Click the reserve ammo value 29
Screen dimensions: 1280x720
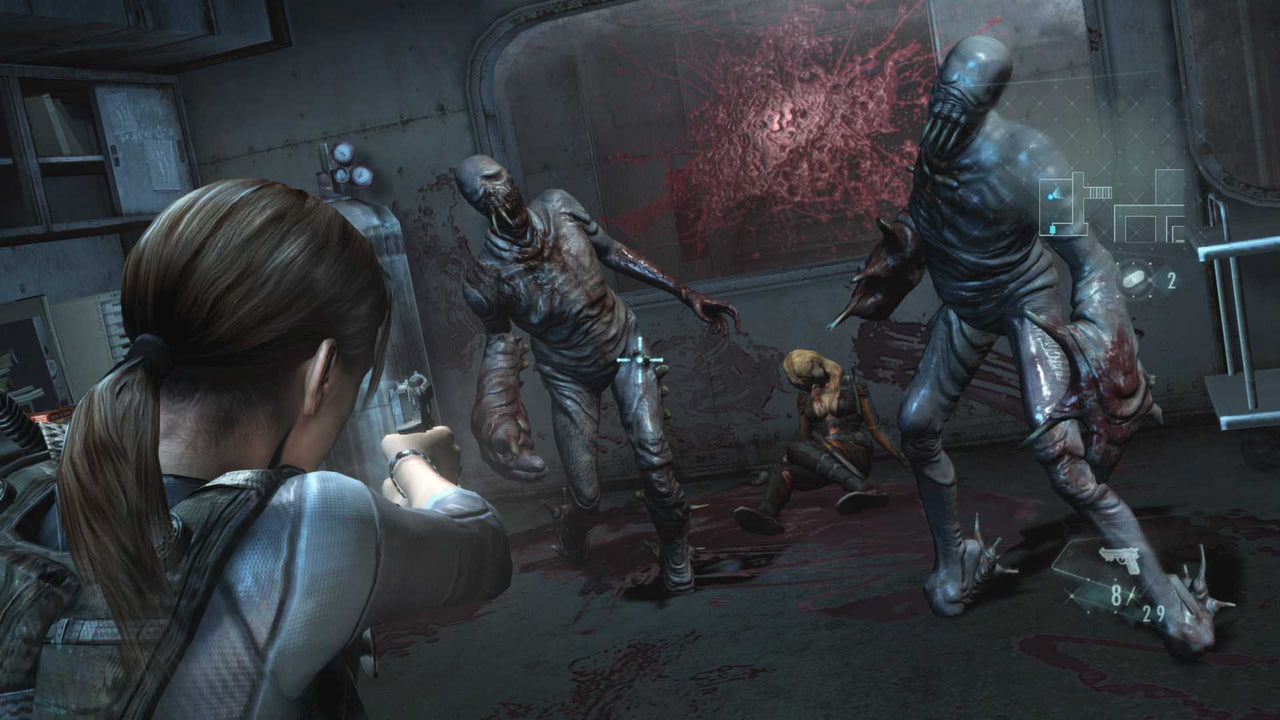[1153, 612]
